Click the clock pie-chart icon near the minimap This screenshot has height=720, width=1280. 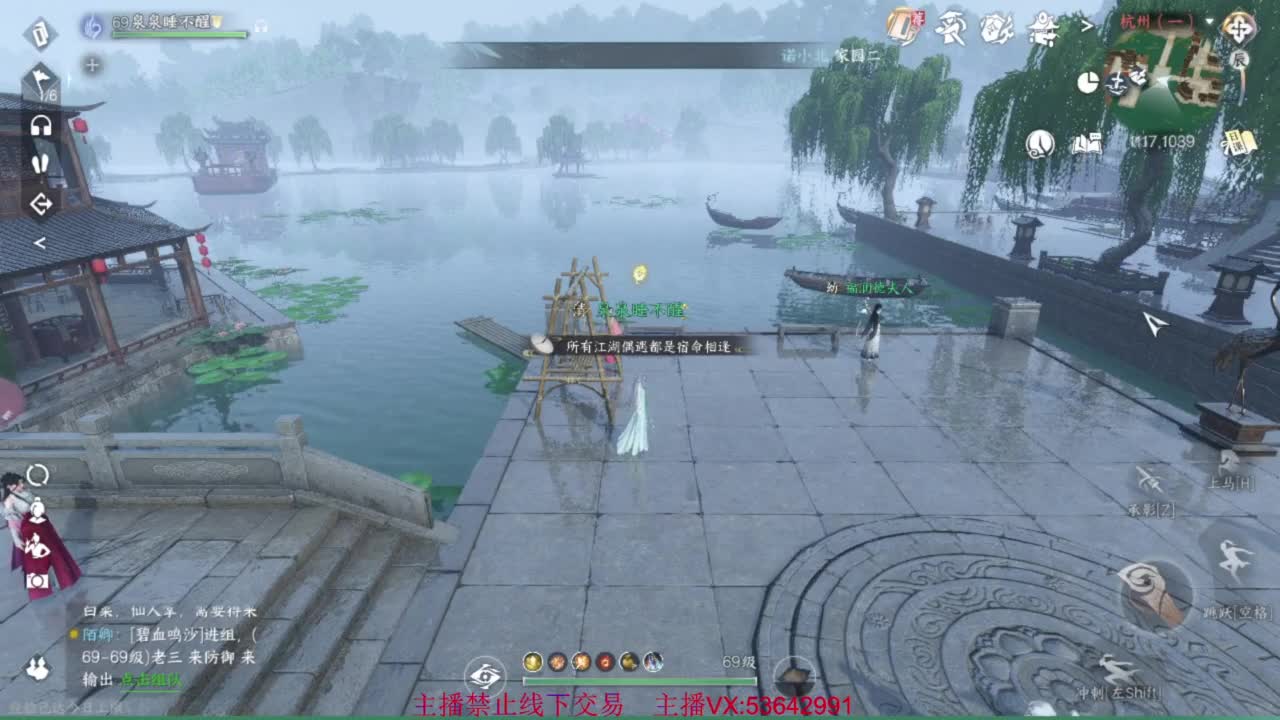tap(1089, 81)
